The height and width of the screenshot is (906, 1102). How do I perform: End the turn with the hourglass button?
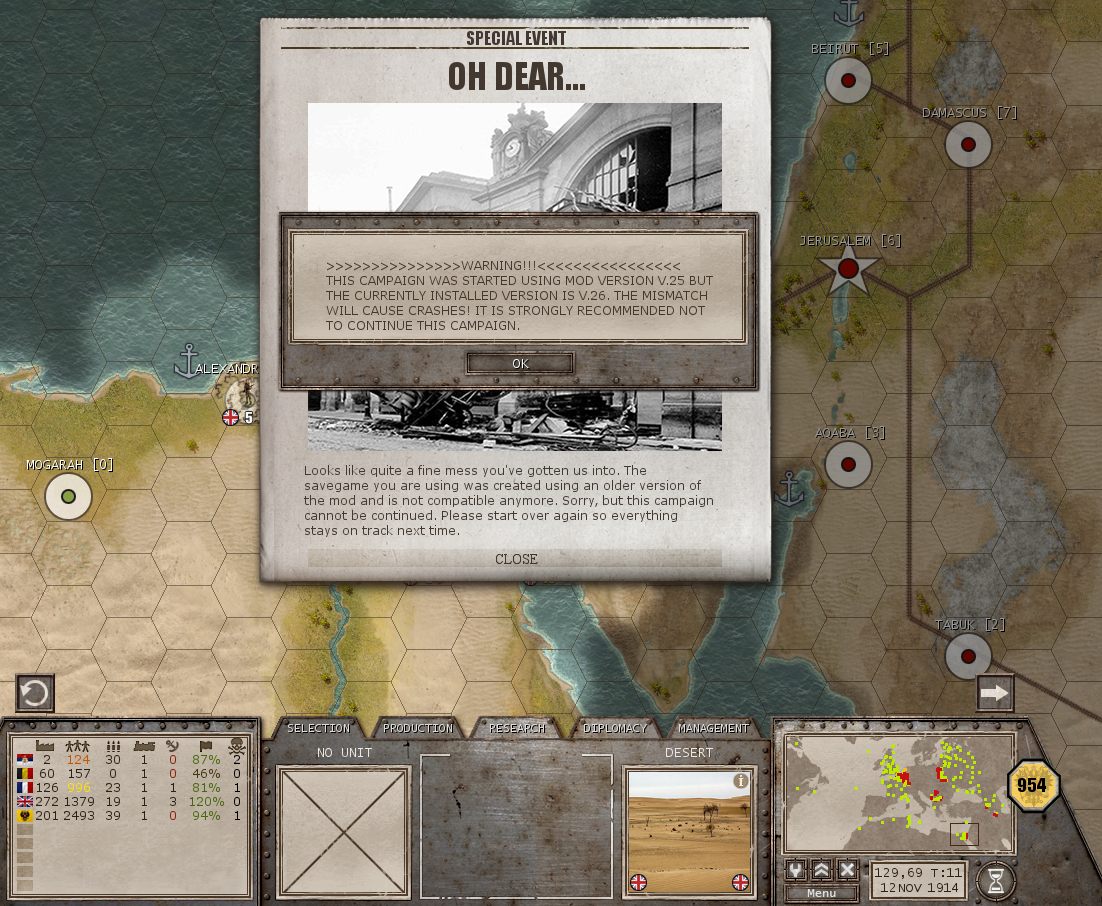(x=995, y=880)
